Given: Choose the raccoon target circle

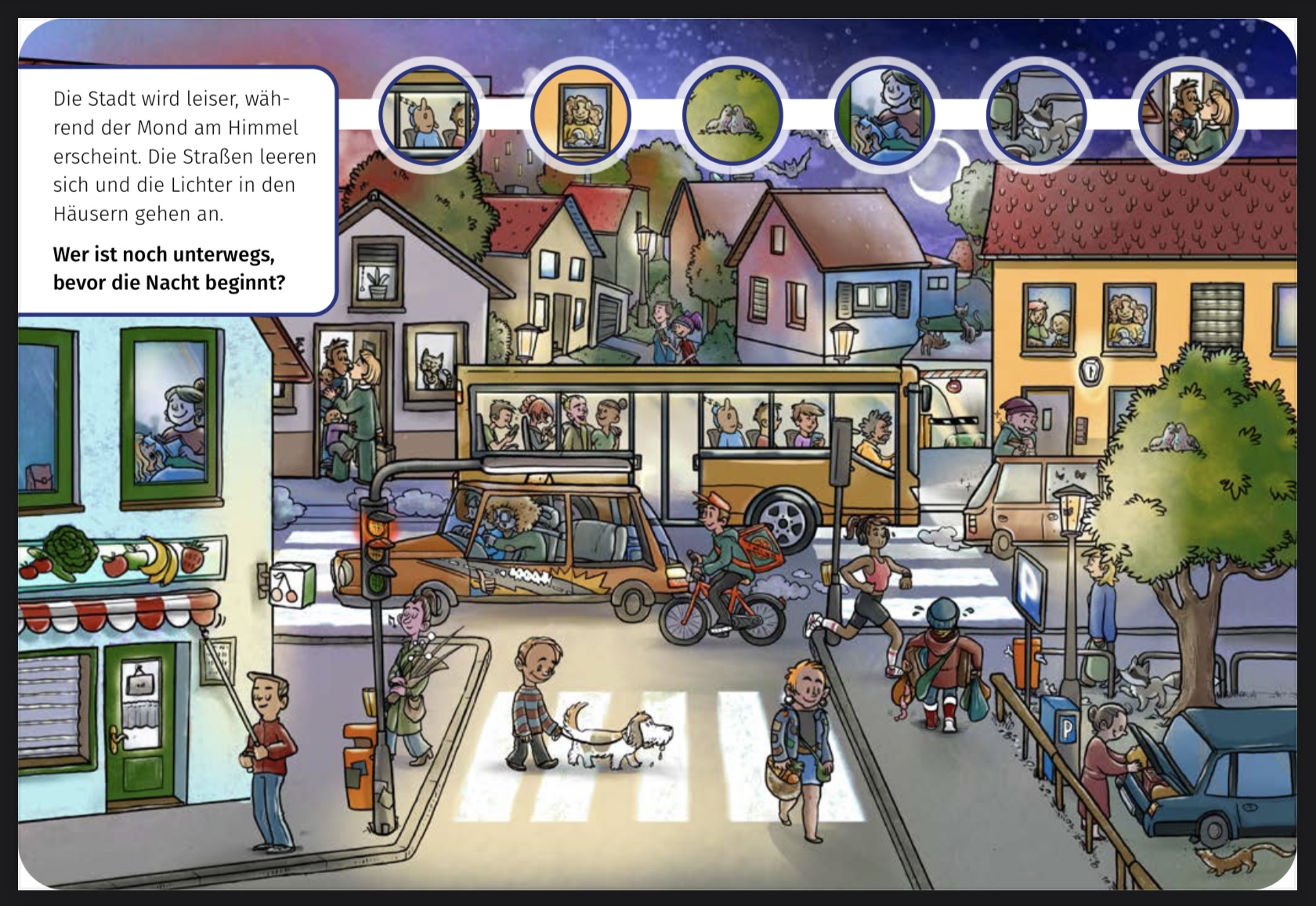Looking at the screenshot, I should coord(1036,115).
